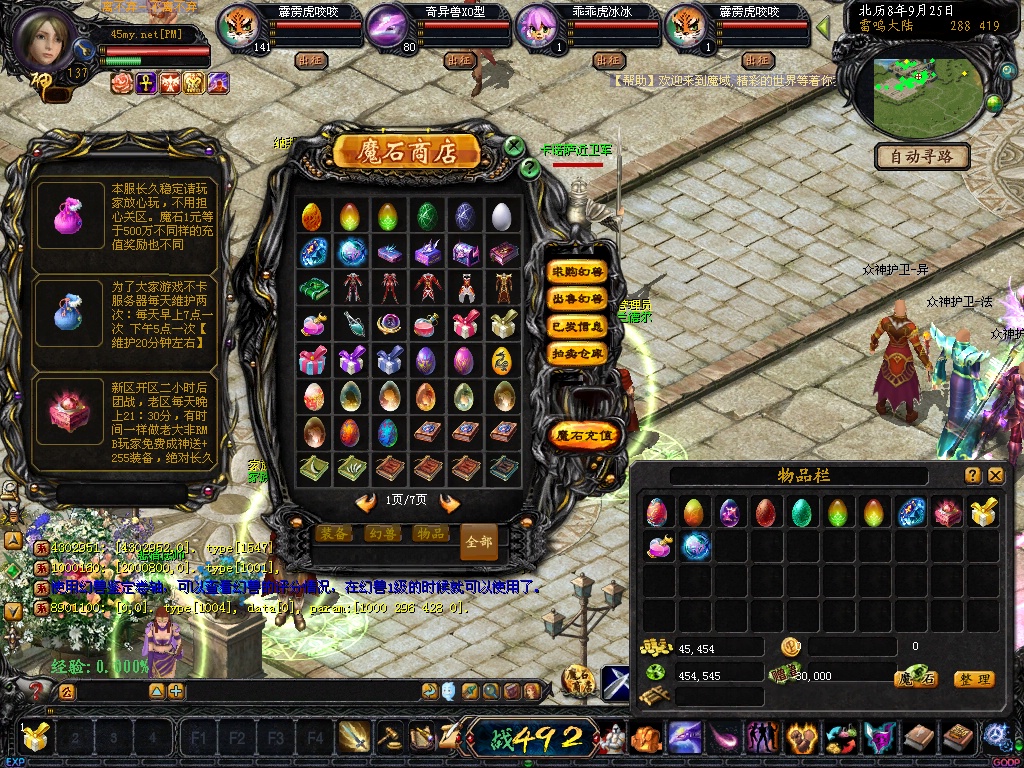Close the 物品栏 inventory window
Image resolution: width=1024 pixels, height=768 pixels.
tap(995, 476)
